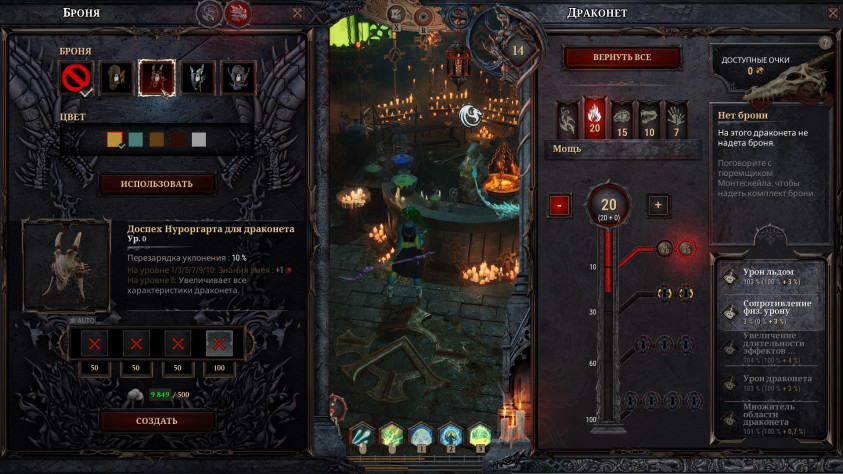Pick the teal color swatch
Image resolution: width=843 pixels, height=474 pixels.
click(135, 140)
